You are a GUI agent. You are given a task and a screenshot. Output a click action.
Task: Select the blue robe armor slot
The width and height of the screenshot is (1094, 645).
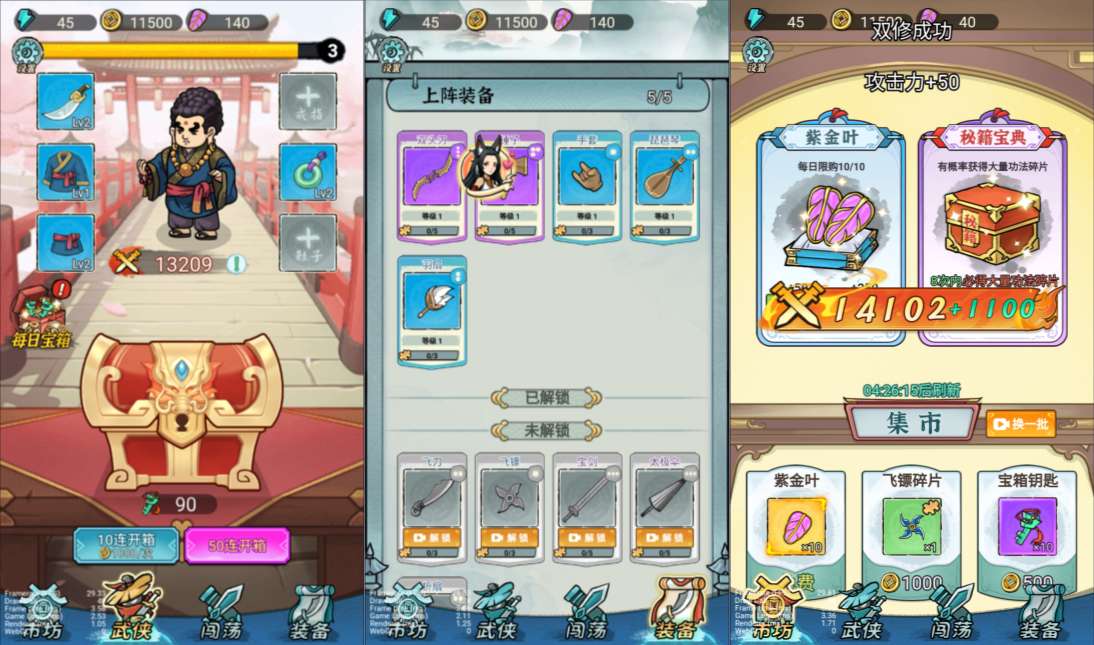[x=65, y=172]
